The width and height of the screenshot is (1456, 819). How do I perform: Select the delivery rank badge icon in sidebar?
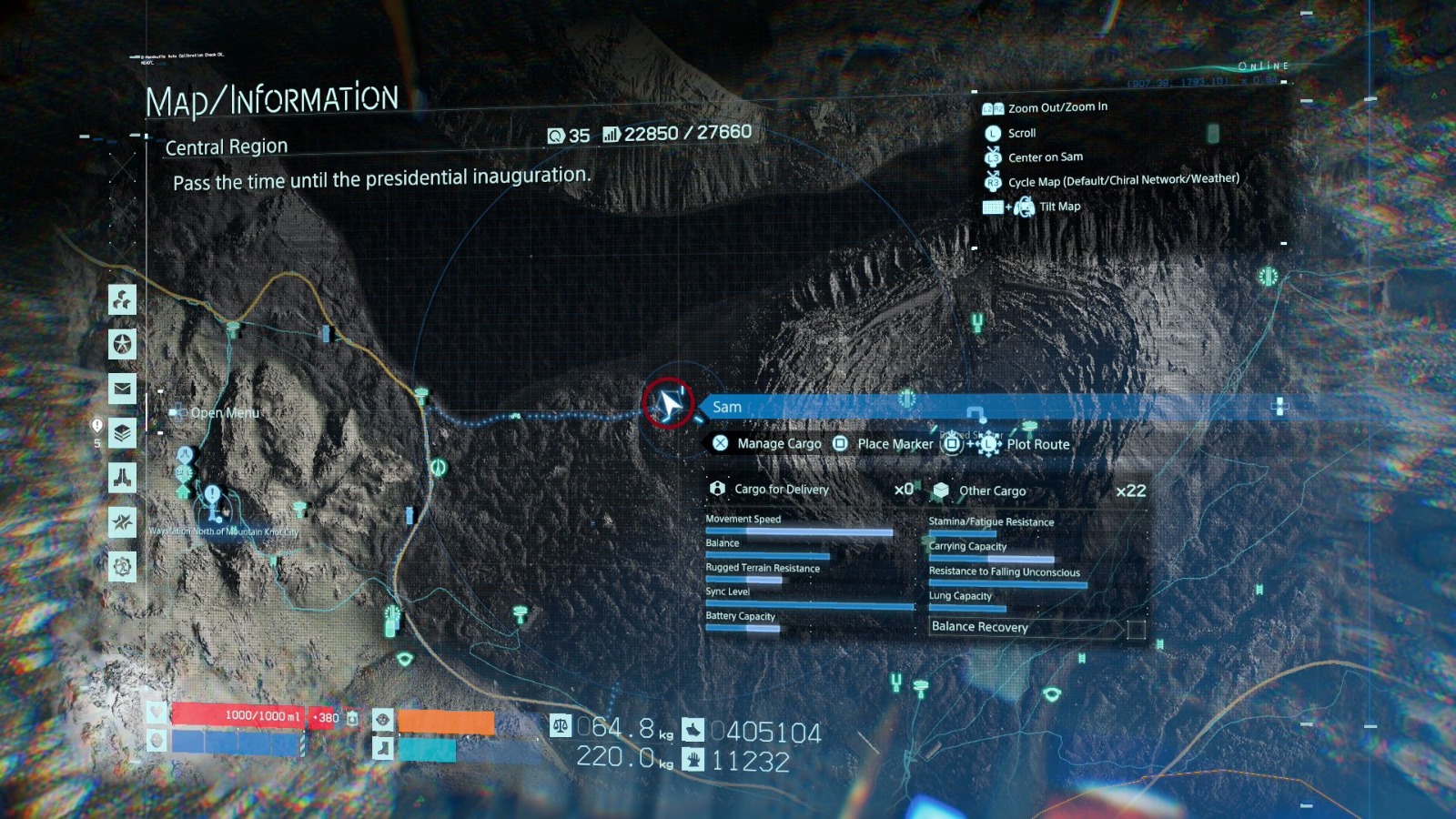click(121, 434)
